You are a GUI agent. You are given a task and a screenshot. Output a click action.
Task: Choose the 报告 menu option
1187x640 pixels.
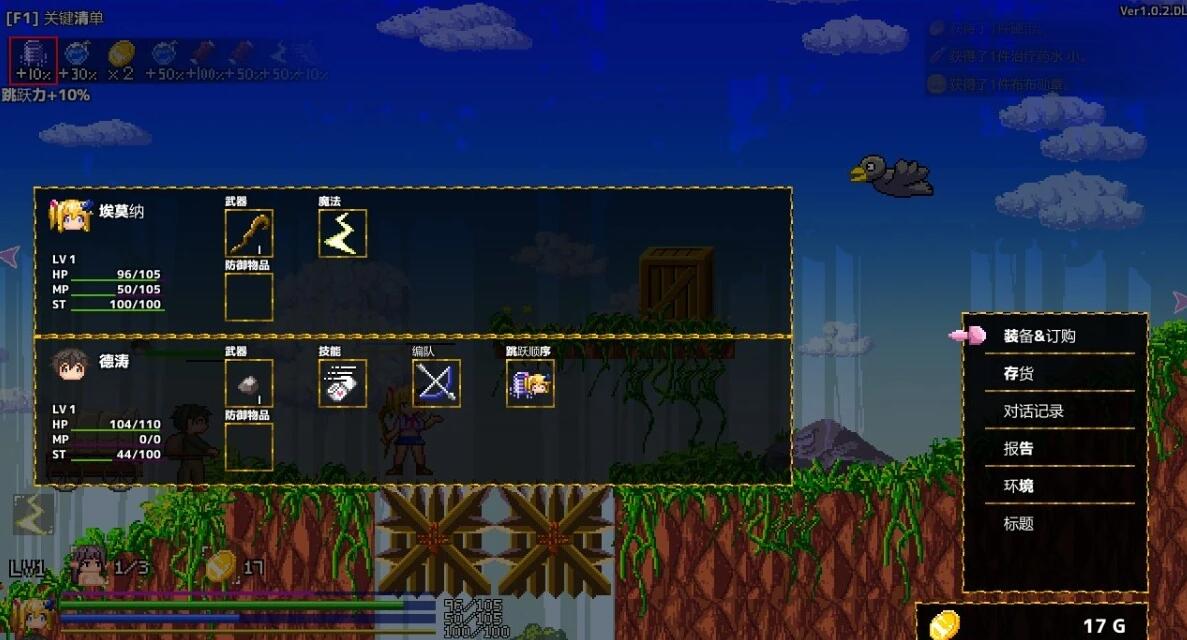coord(1019,448)
